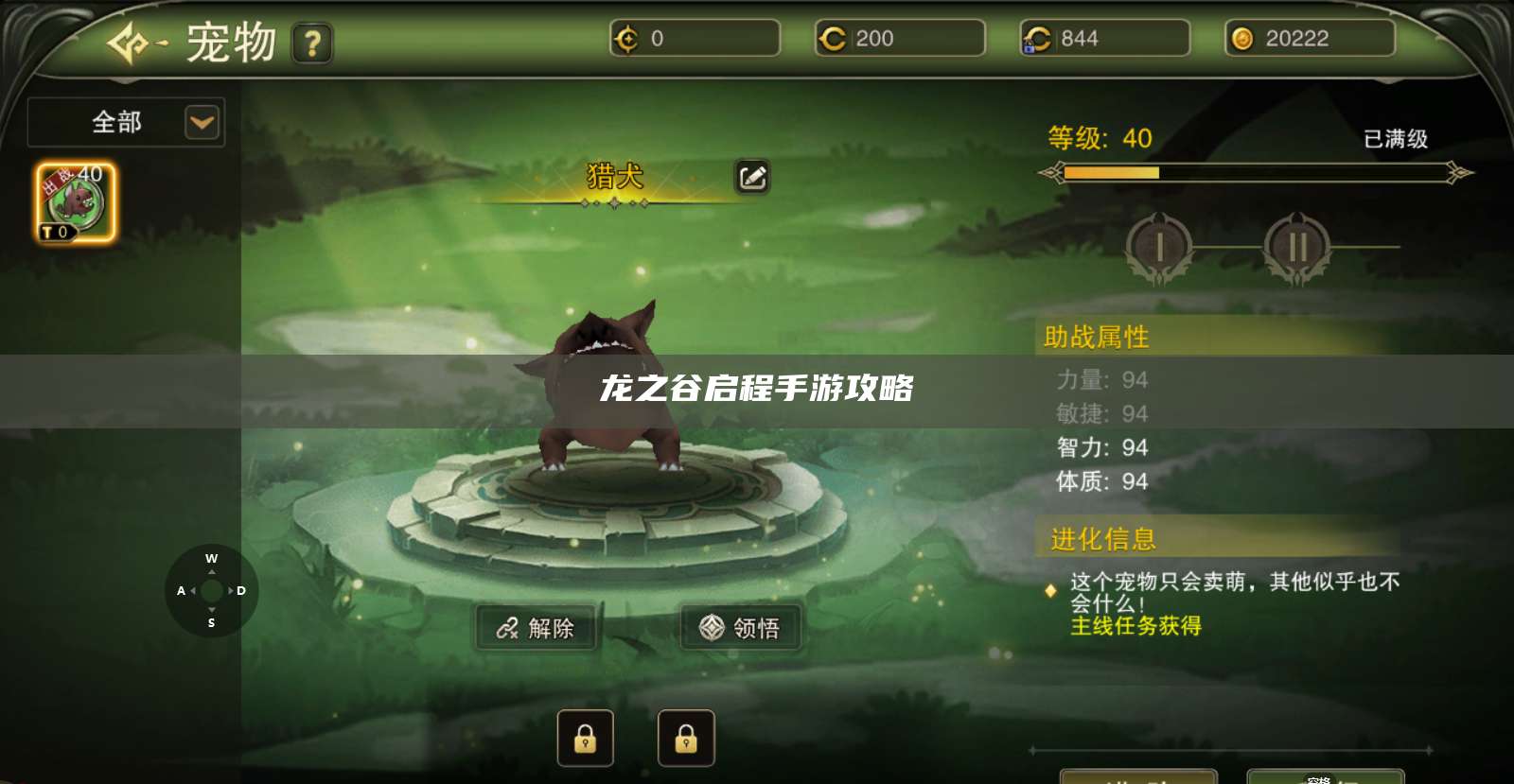Open the 宠物 help via the ? icon
This screenshot has height=784, width=1514.
[x=312, y=44]
